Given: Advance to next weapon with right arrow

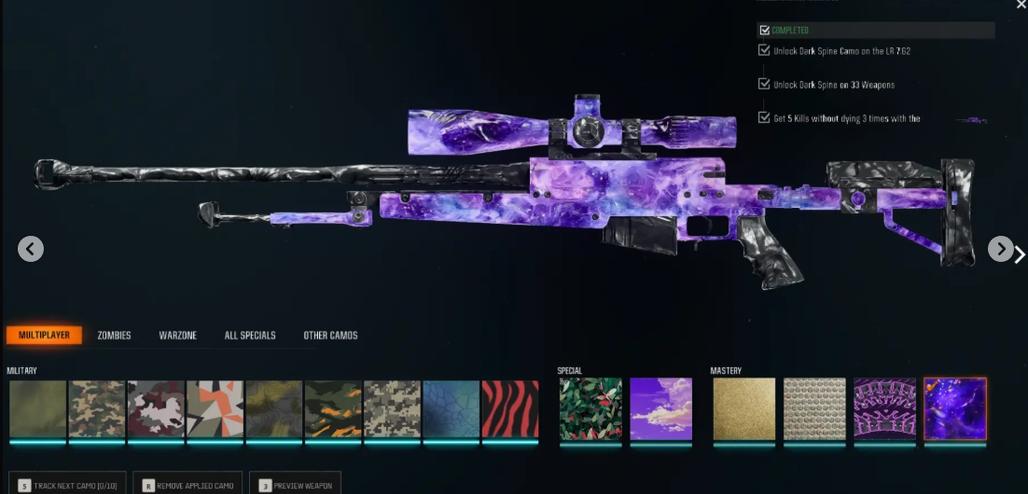Looking at the screenshot, I should [1000, 249].
